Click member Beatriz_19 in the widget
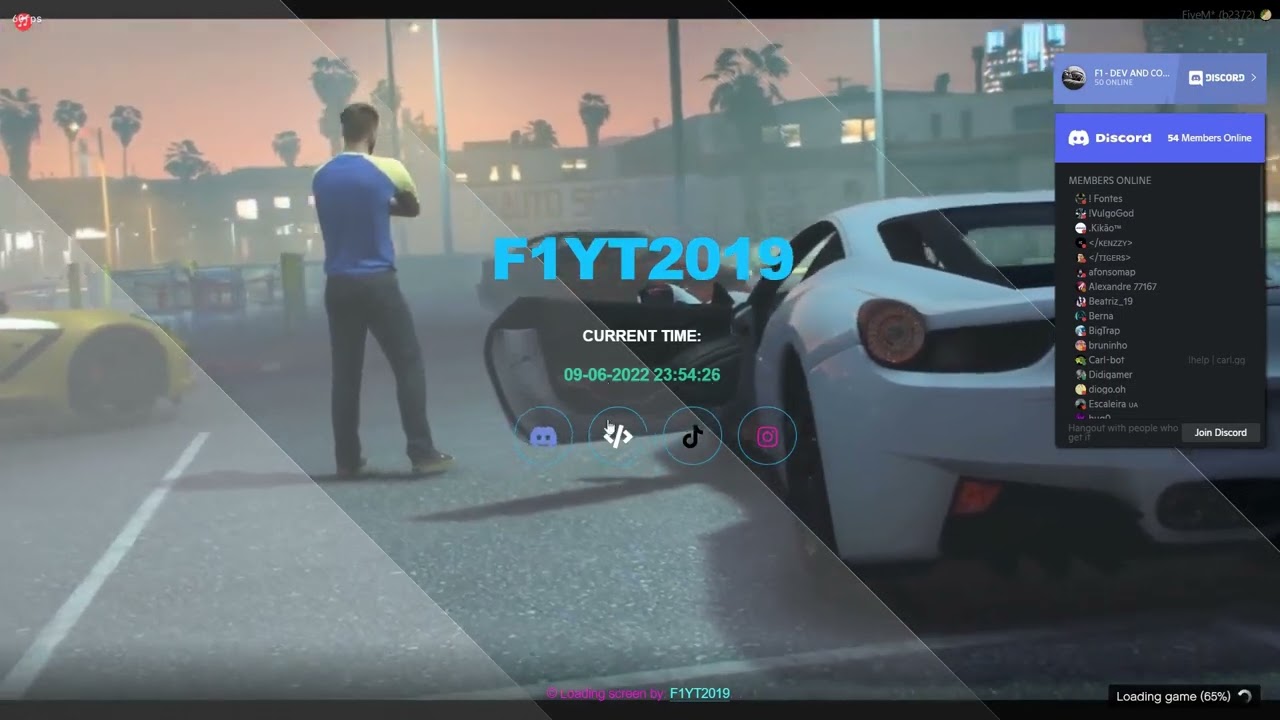The image size is (1280, 720). click(1110, 301)
